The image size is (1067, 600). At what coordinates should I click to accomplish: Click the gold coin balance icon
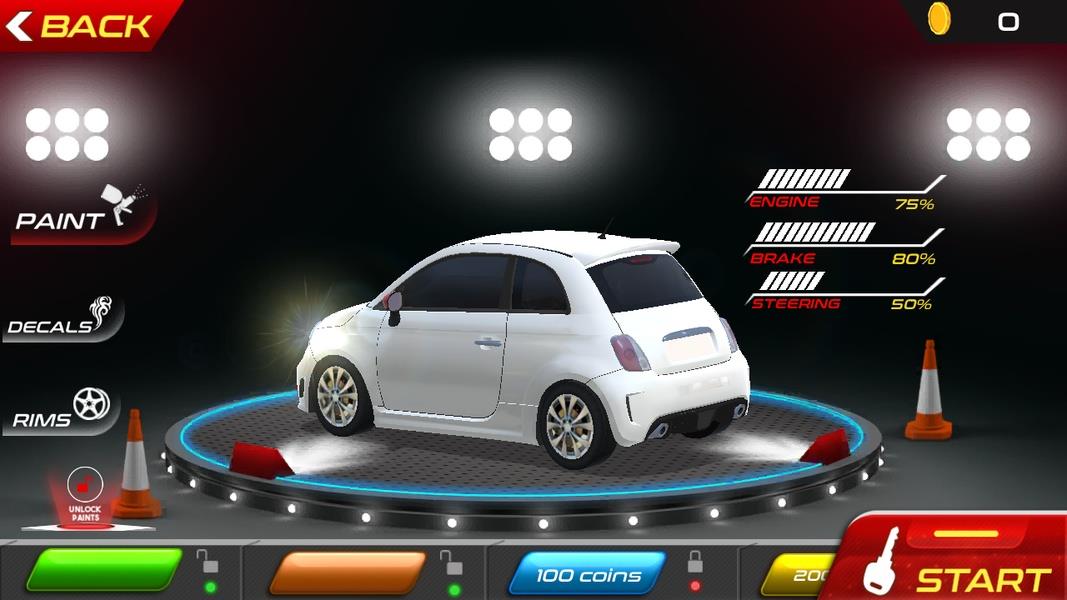click(x=939, y=20)
